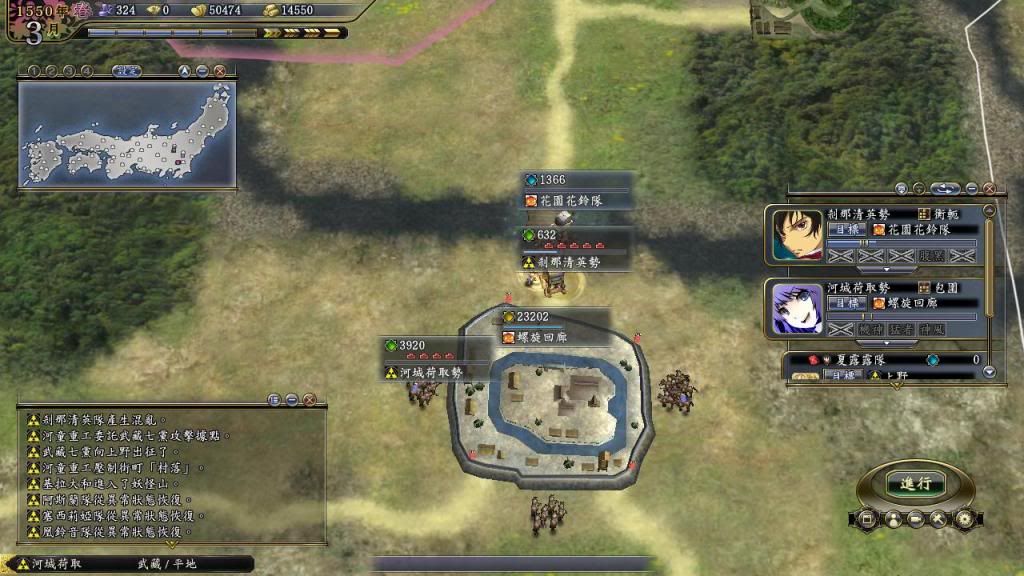This screenshot has width=1024, height=576.
Task: Click the 進行 proceed button
Action: pyautogui.click(x=915, y=483)
